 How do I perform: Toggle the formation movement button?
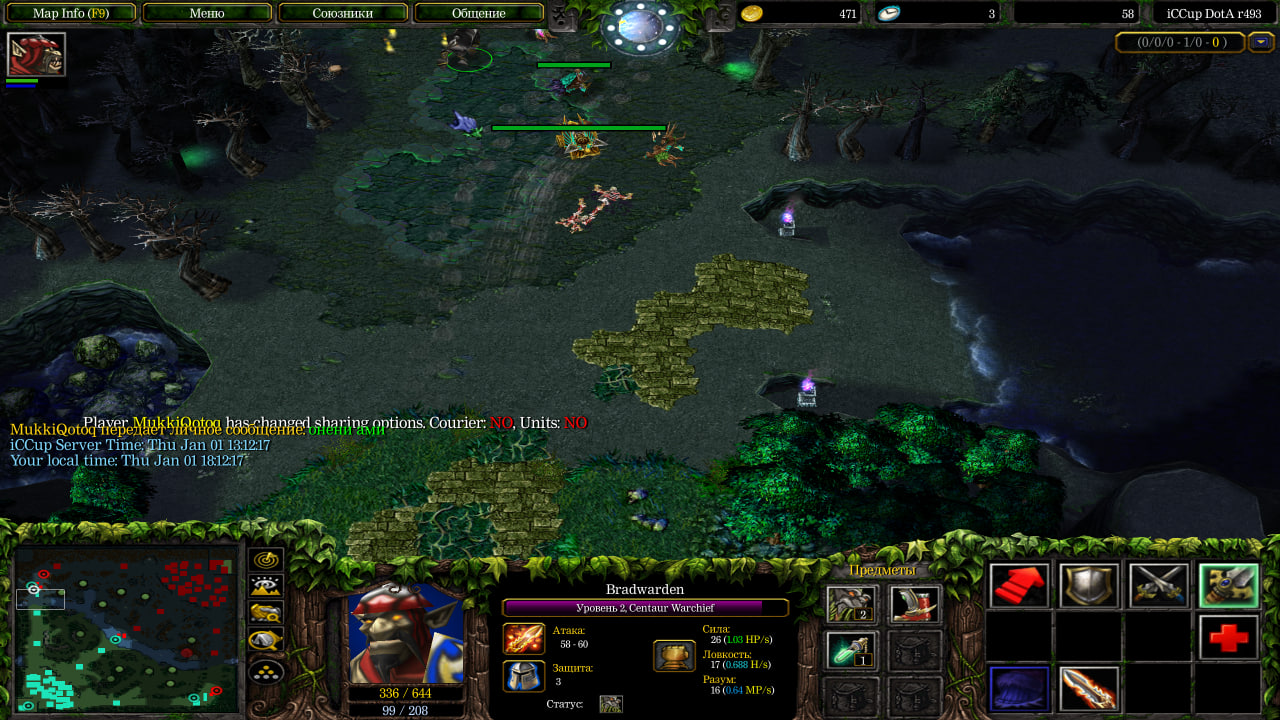point(266,671)
